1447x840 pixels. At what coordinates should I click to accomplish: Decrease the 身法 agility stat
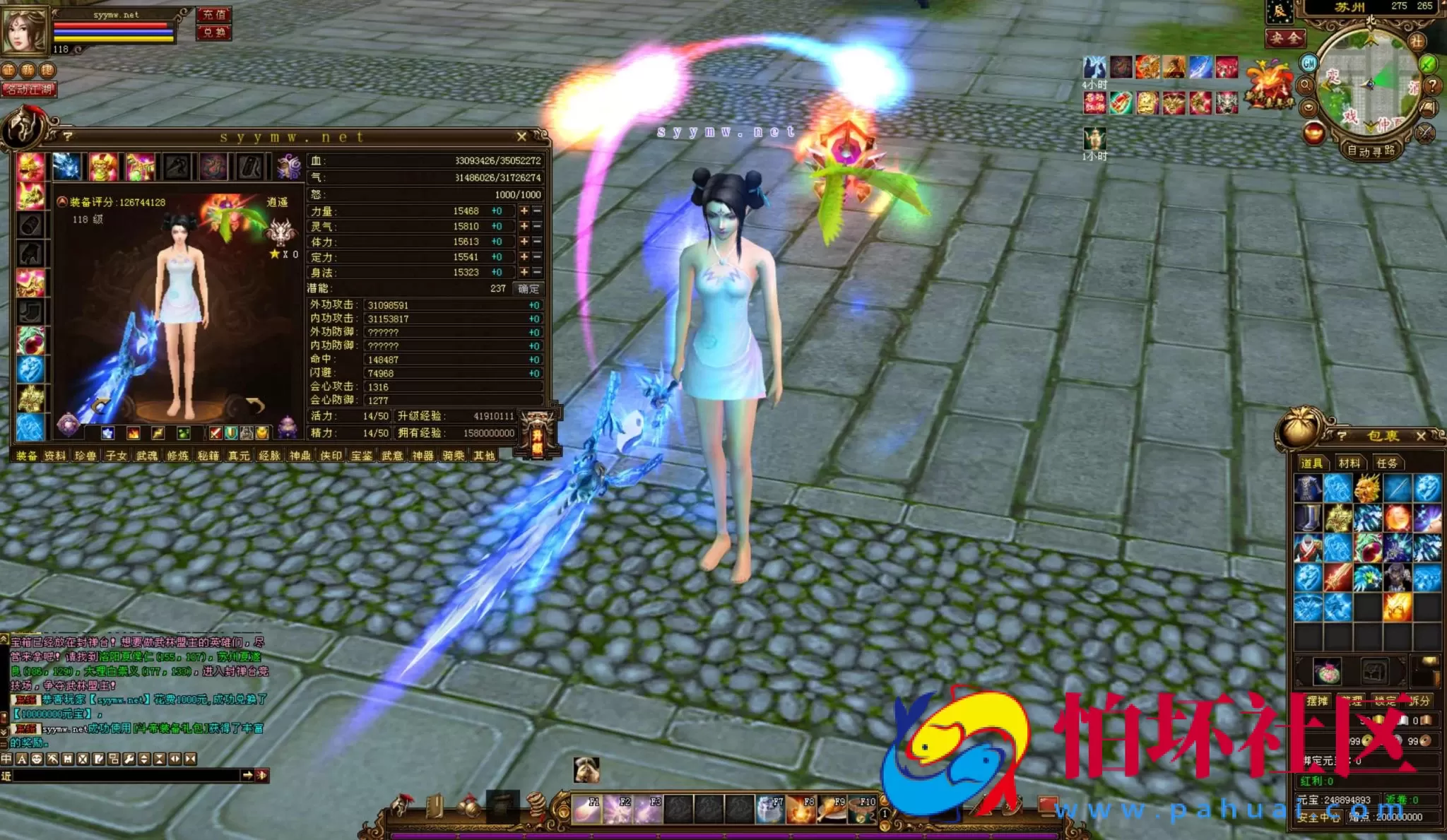point(537,272)
